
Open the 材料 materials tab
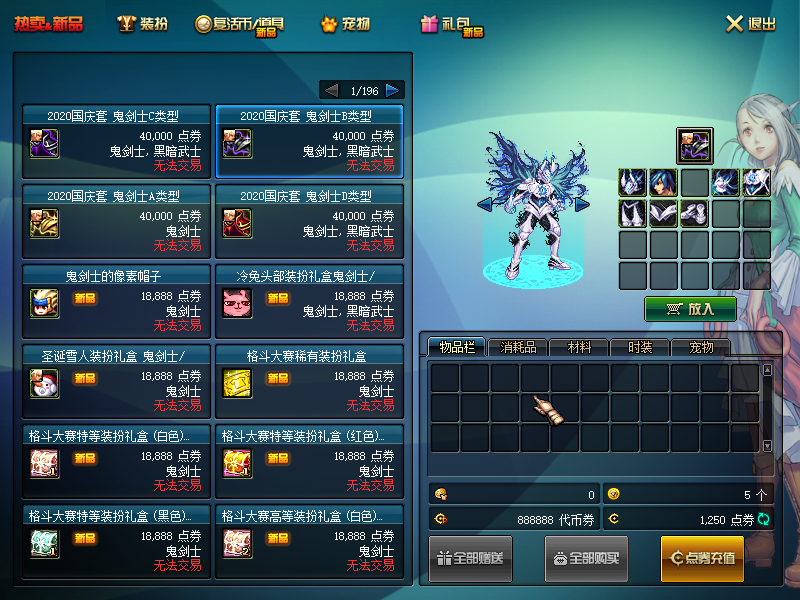pyautogui.click(x=579, y=347)
